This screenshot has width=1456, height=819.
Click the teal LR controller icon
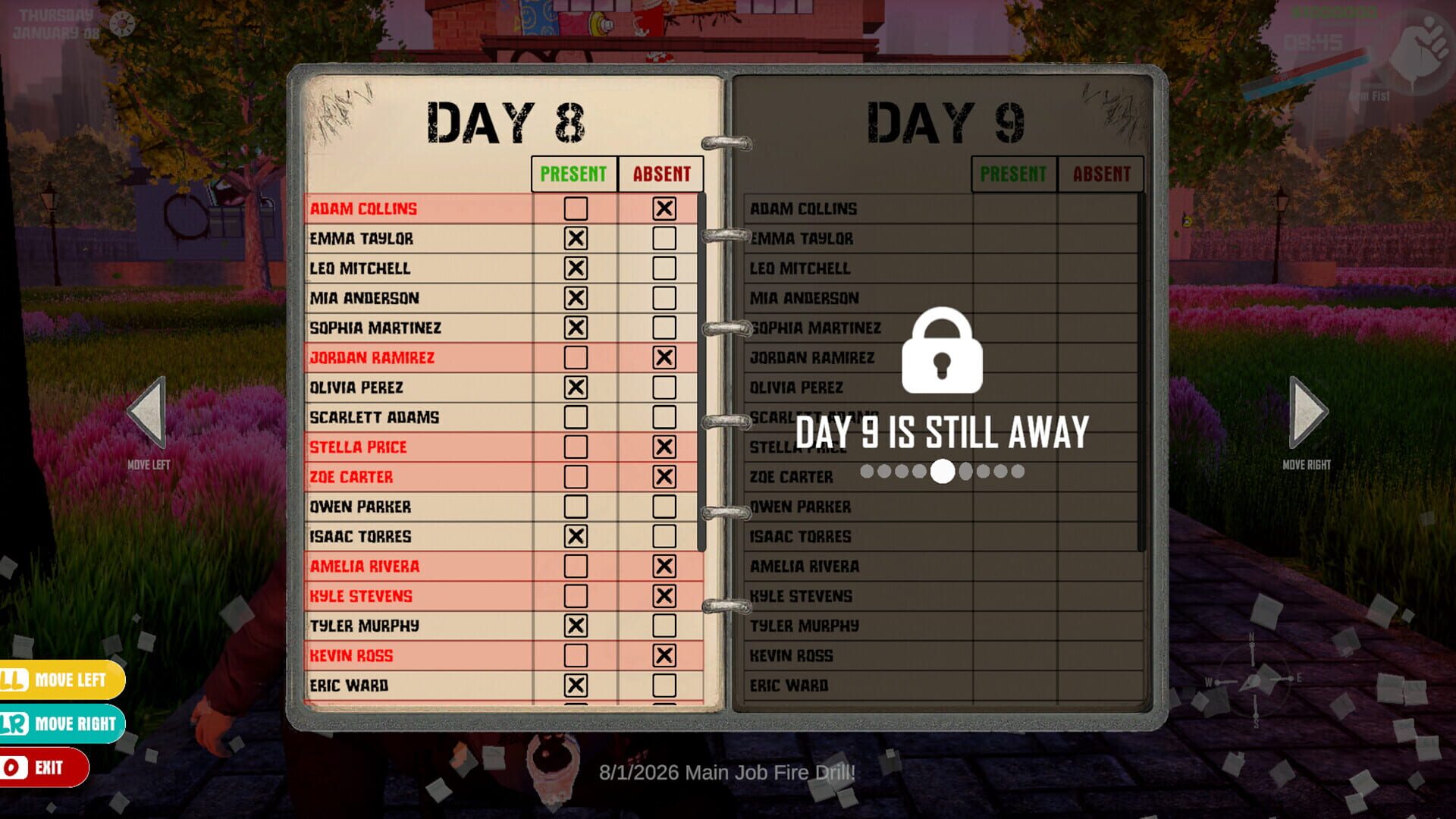point(11,724)
